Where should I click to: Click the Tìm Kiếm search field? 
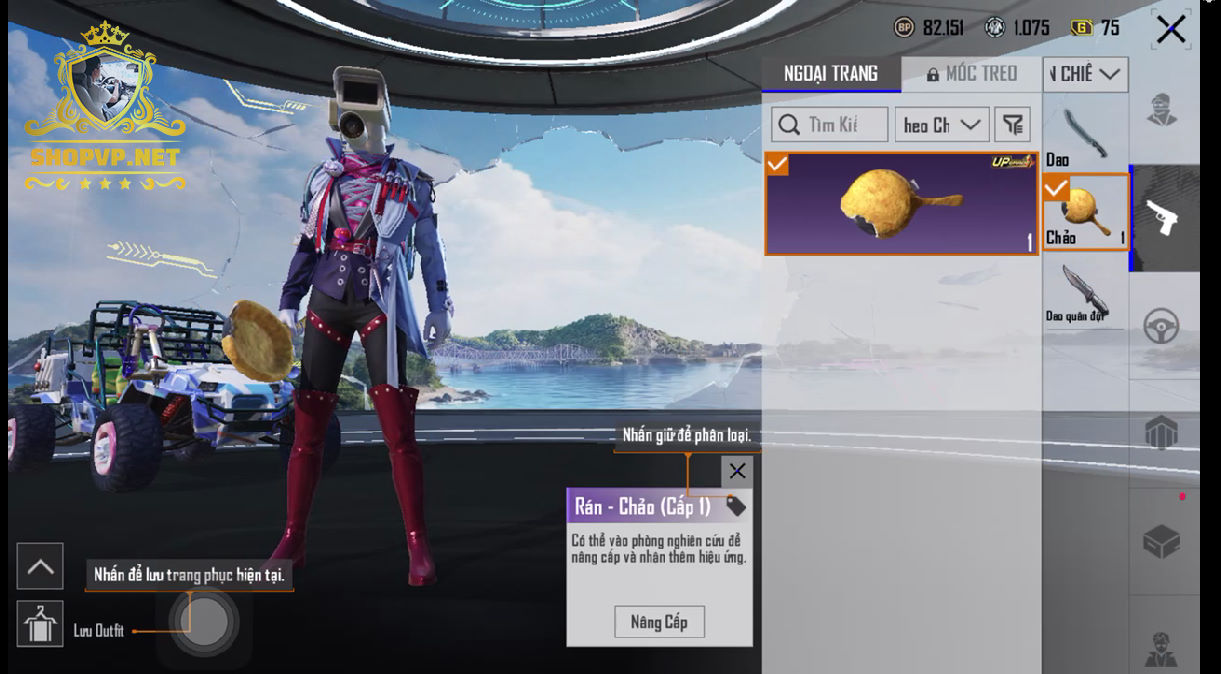830,125
